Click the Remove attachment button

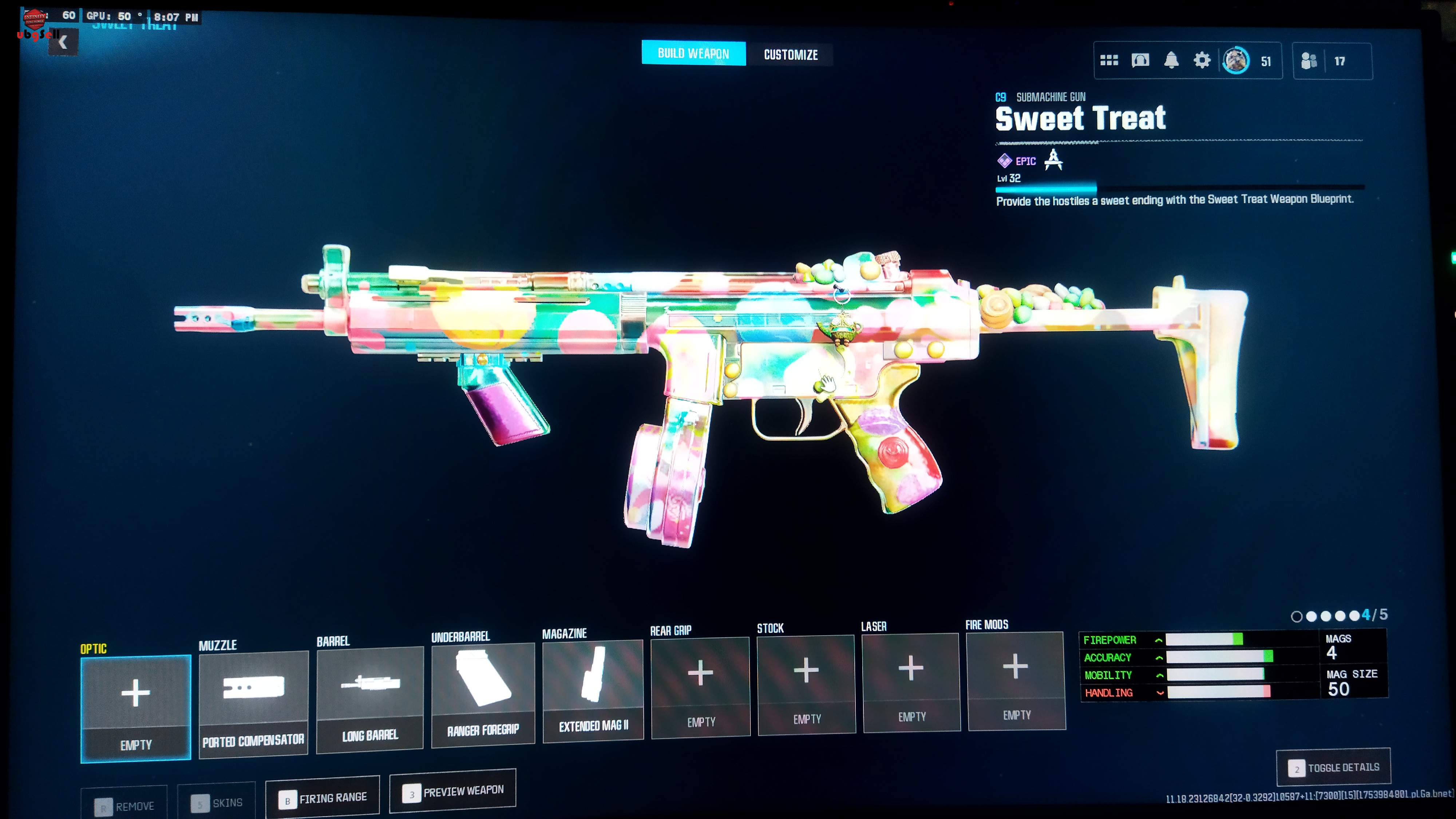[124, 806]
